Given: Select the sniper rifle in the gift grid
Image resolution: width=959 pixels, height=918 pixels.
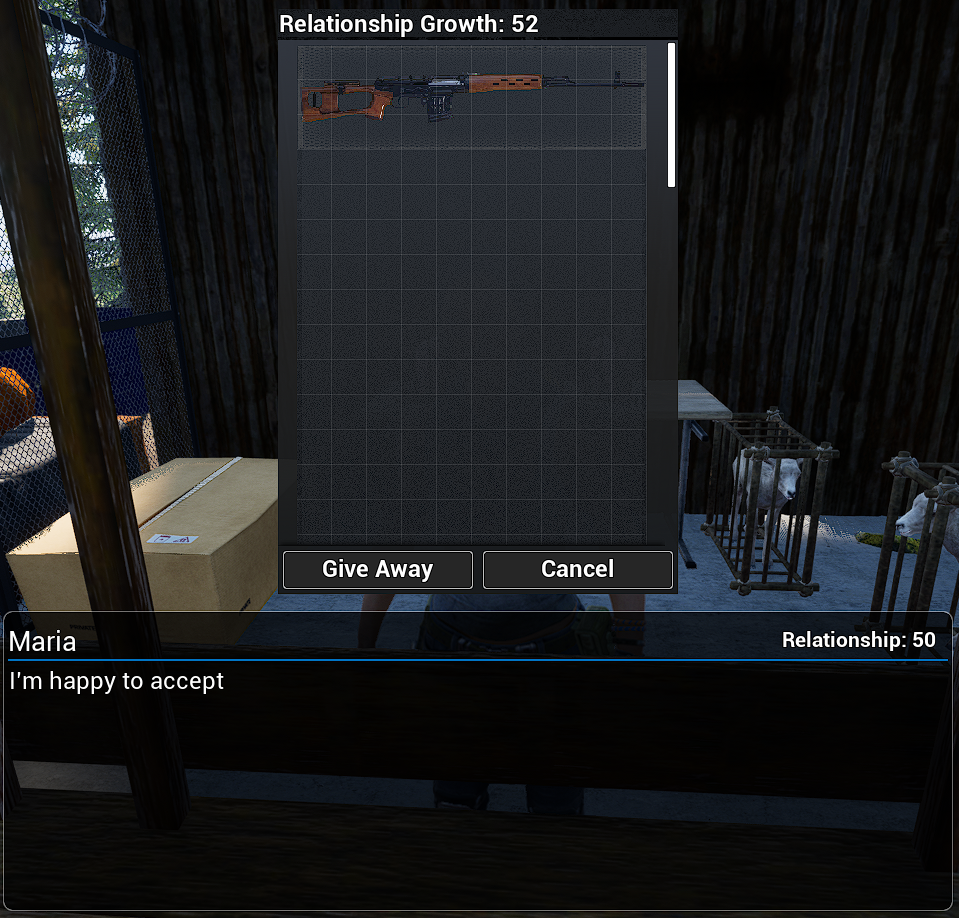Looking at the screenshot, I should [x=471, y=97].
